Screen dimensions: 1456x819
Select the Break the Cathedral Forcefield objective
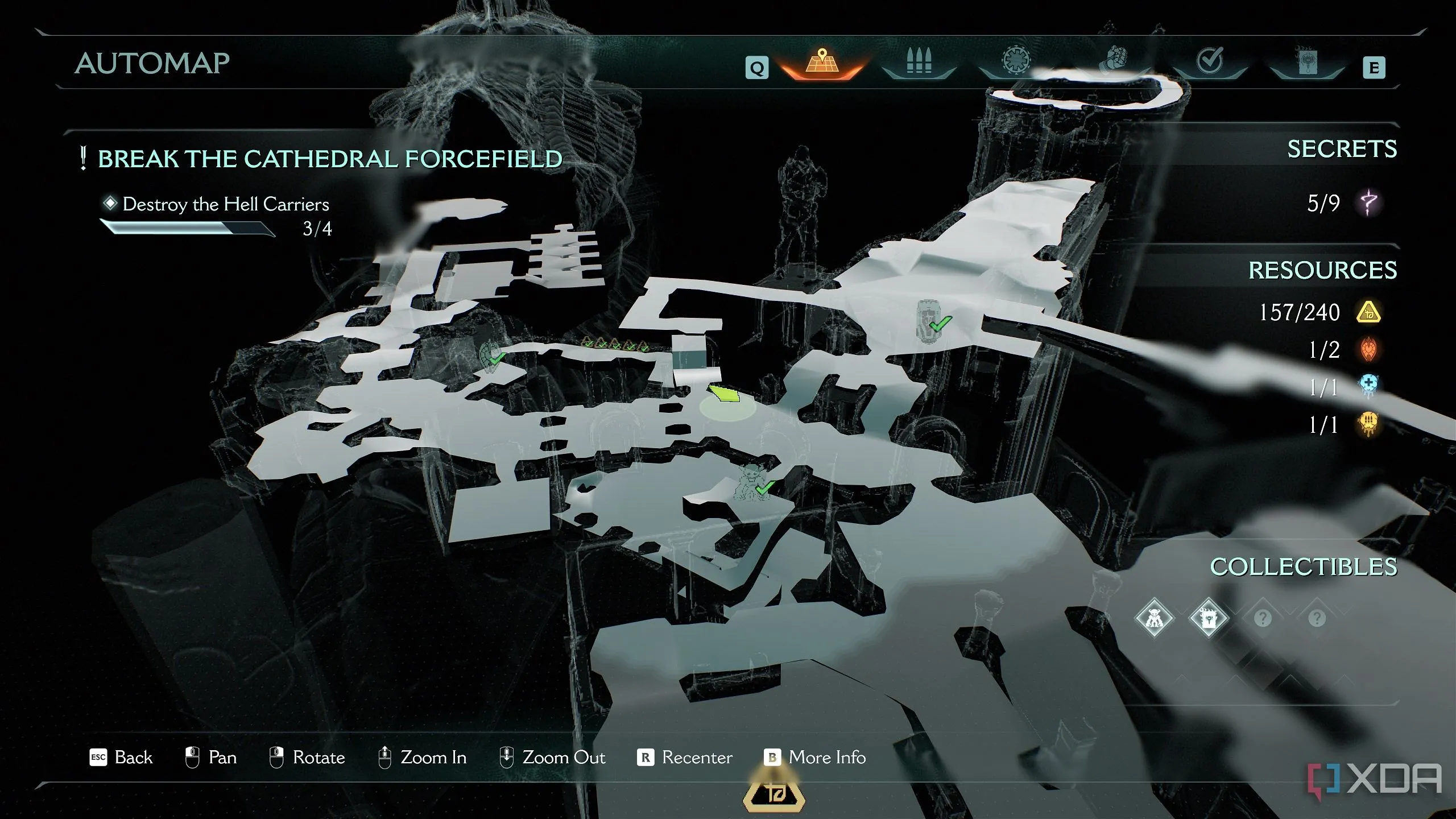click(330, 159)
